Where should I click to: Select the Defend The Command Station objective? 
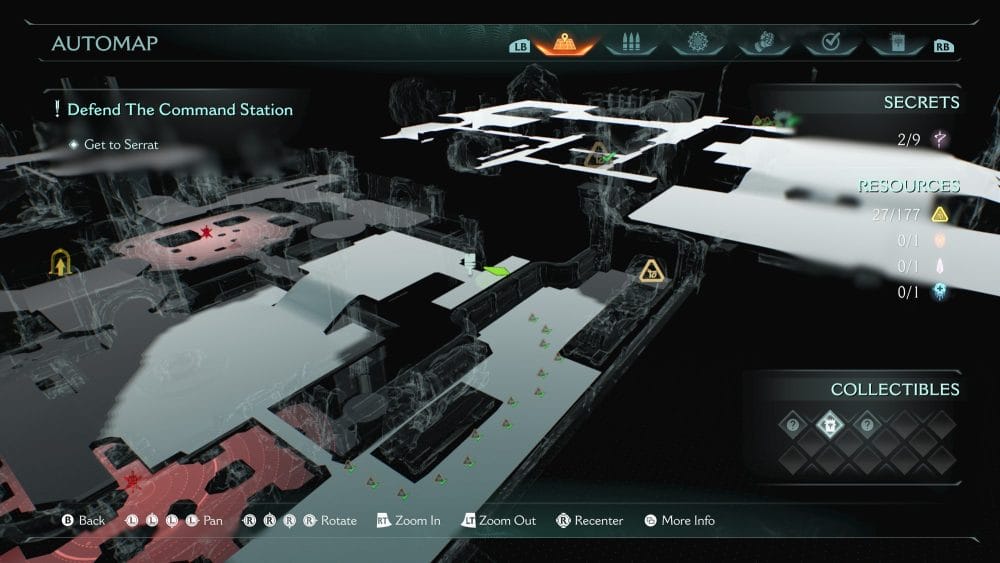tap(180, 109)
